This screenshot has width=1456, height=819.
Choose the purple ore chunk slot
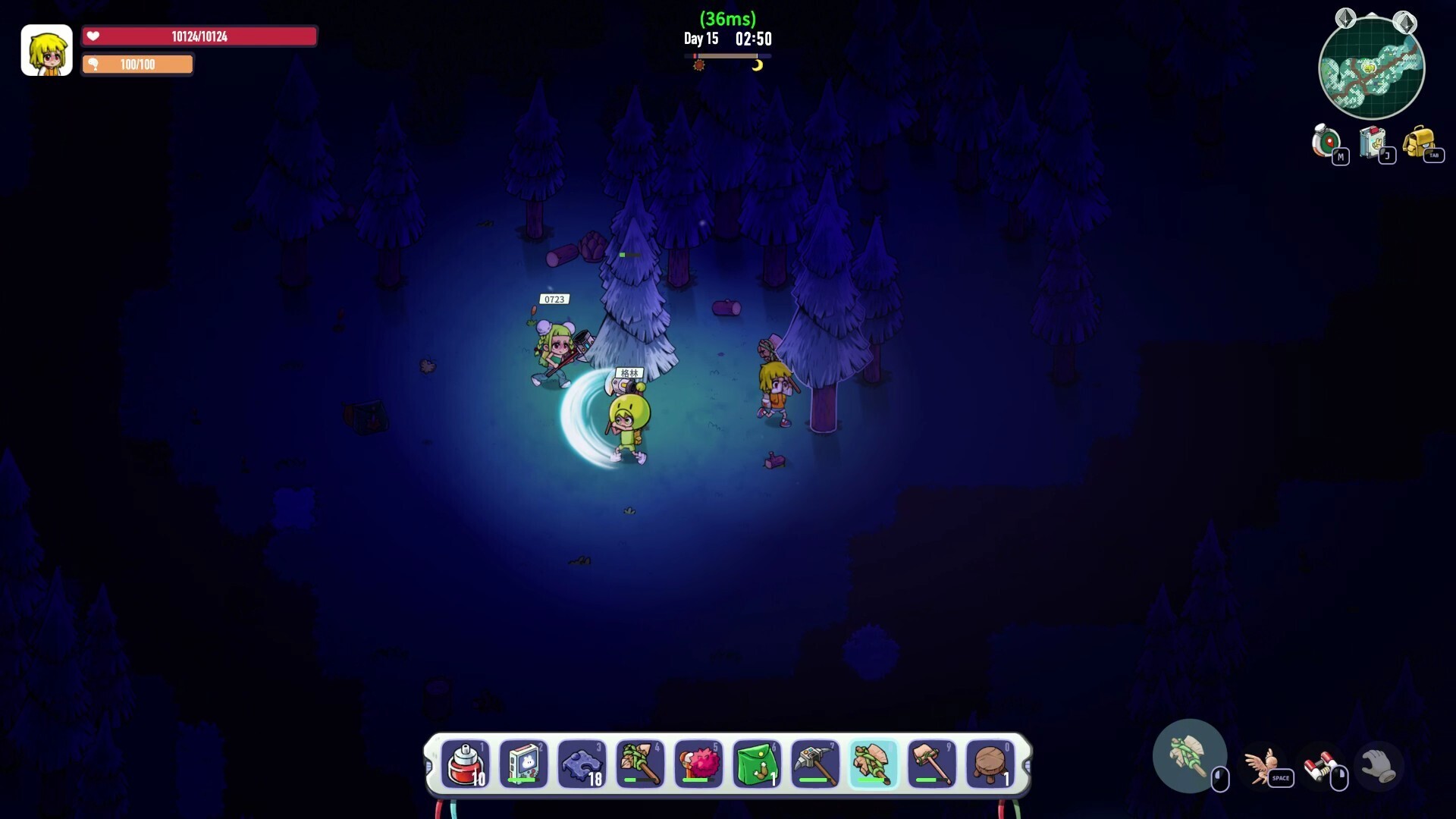pos(582,764)
